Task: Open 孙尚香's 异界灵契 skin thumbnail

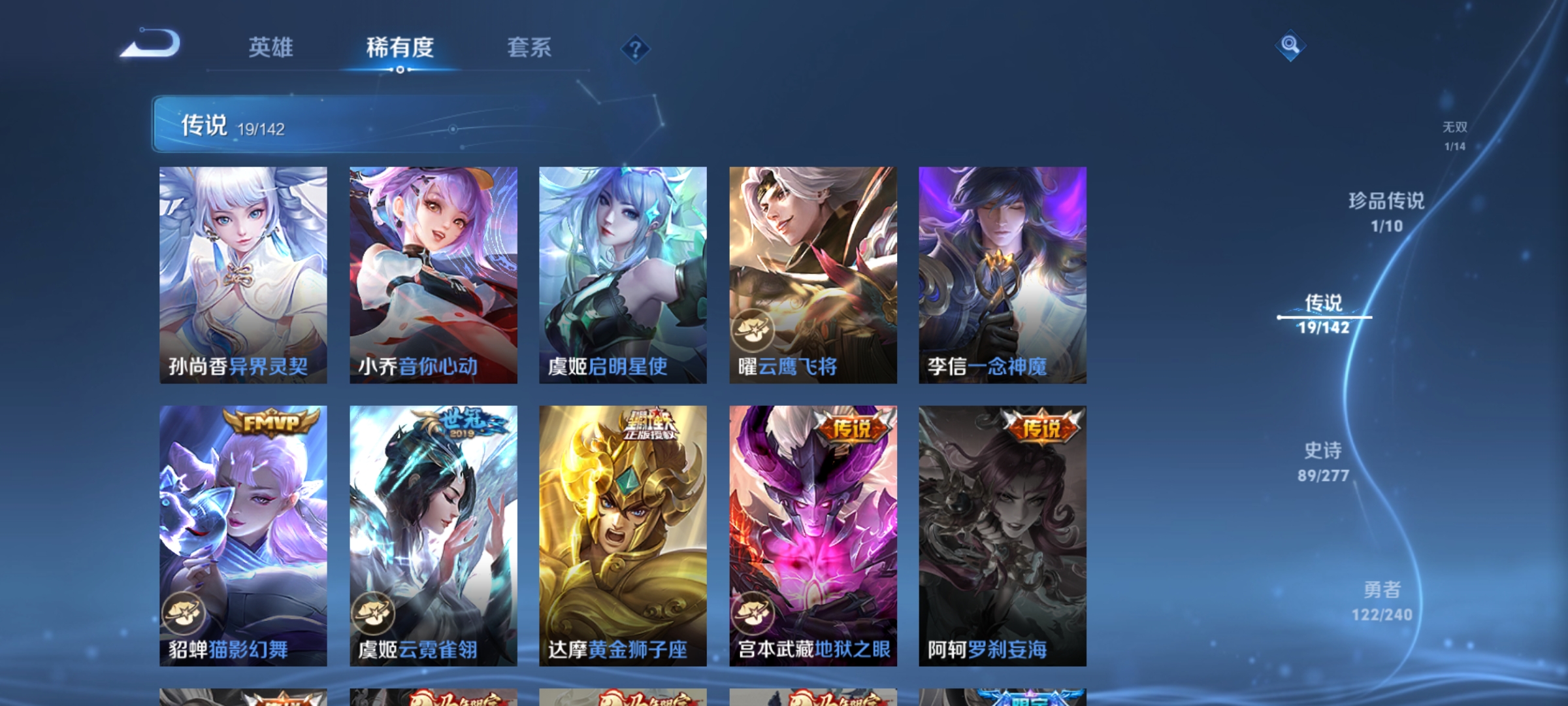Action: tap(243, 275)
